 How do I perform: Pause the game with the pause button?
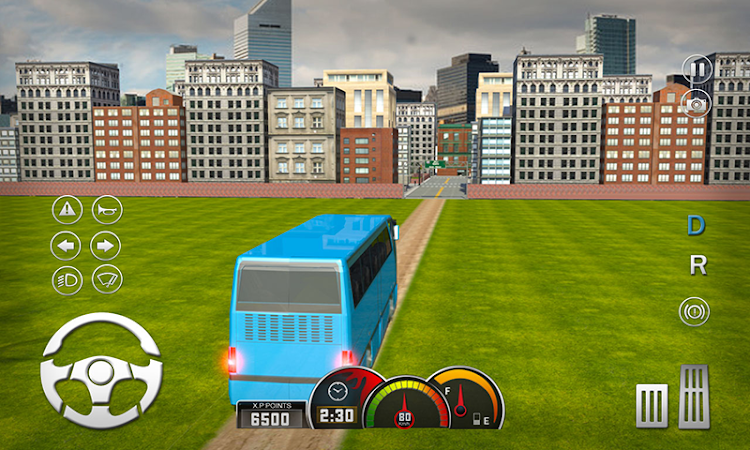pyautogui.click(x=698, y=70)
